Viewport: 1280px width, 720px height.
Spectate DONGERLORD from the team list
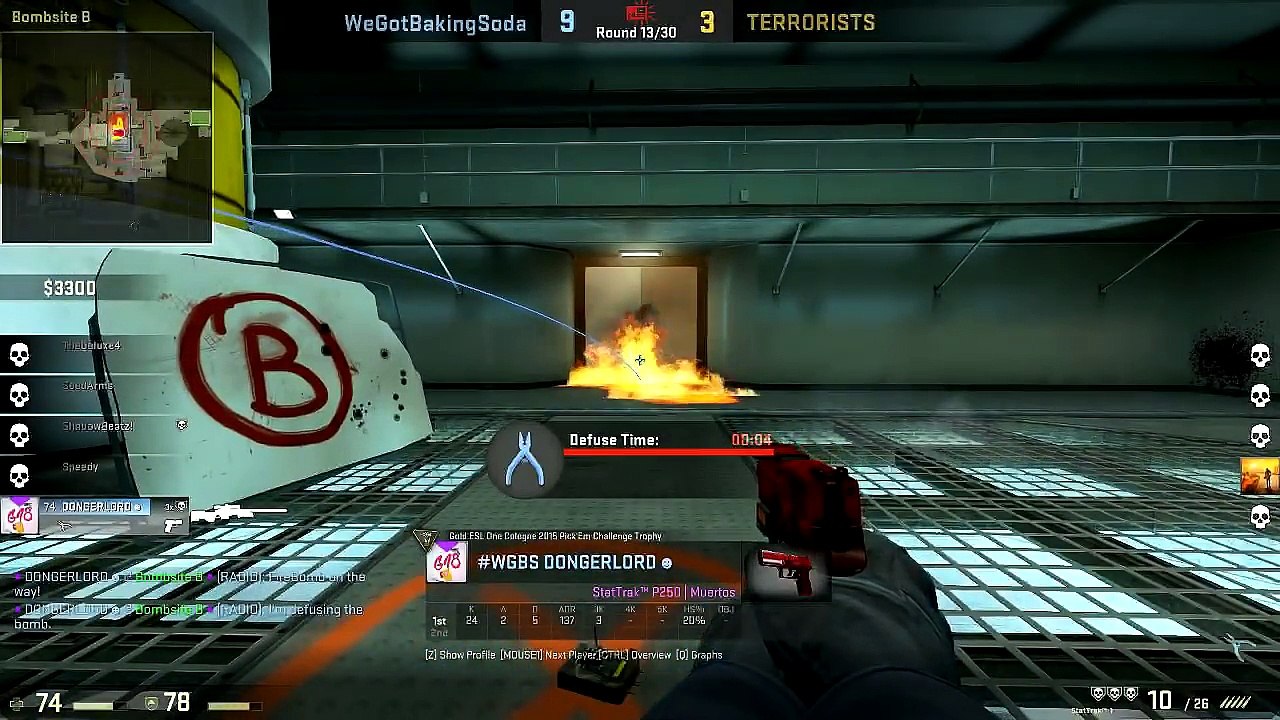click(x=95, y=508)
